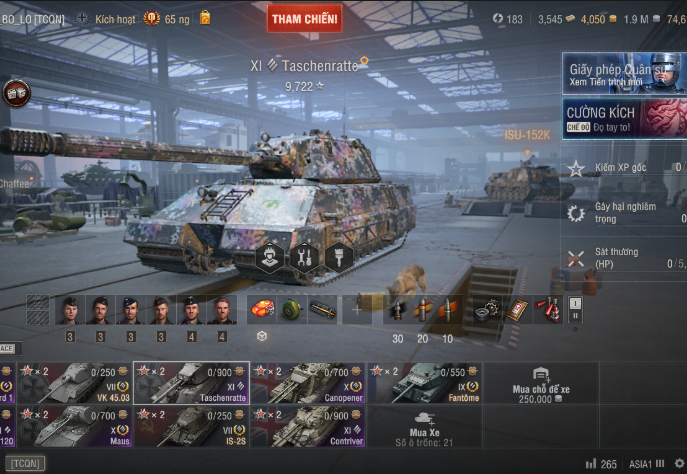Select the VK 45.03 tank card
Image resolution: width=687 pixels, height=474 pixels.
[x=74, y=383]
